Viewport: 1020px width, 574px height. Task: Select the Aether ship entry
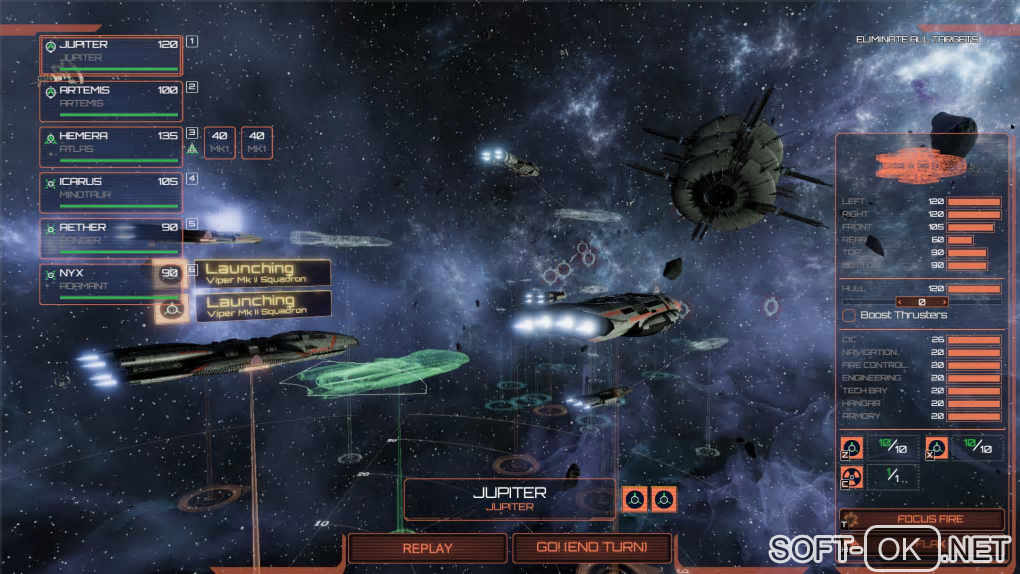point(111,238)
